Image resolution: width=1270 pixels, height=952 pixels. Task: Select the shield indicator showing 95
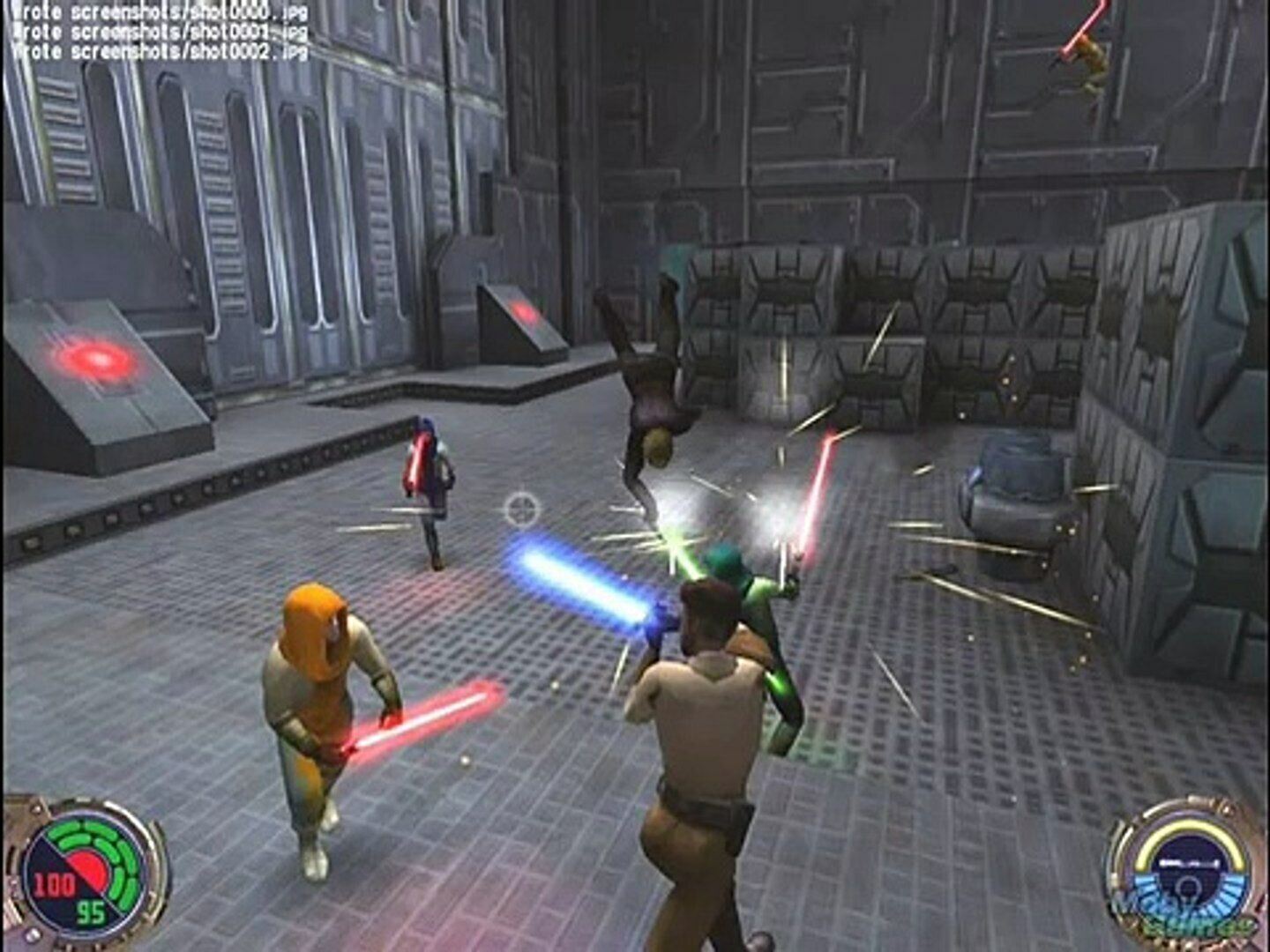click(91, 910)
